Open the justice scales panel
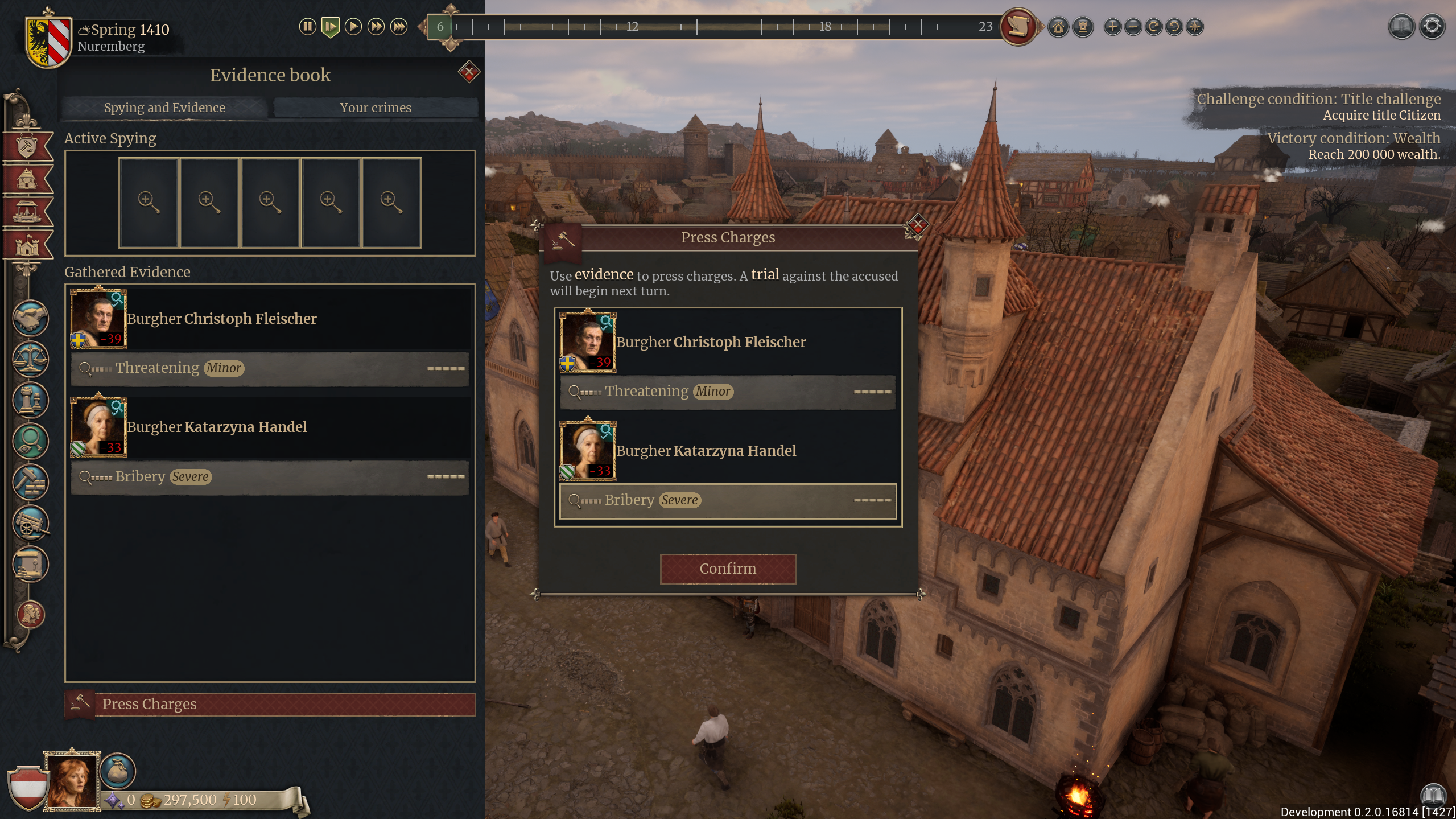Image resolution: width=1456 pixels, height=819 pixels. (x=30, y=358)
